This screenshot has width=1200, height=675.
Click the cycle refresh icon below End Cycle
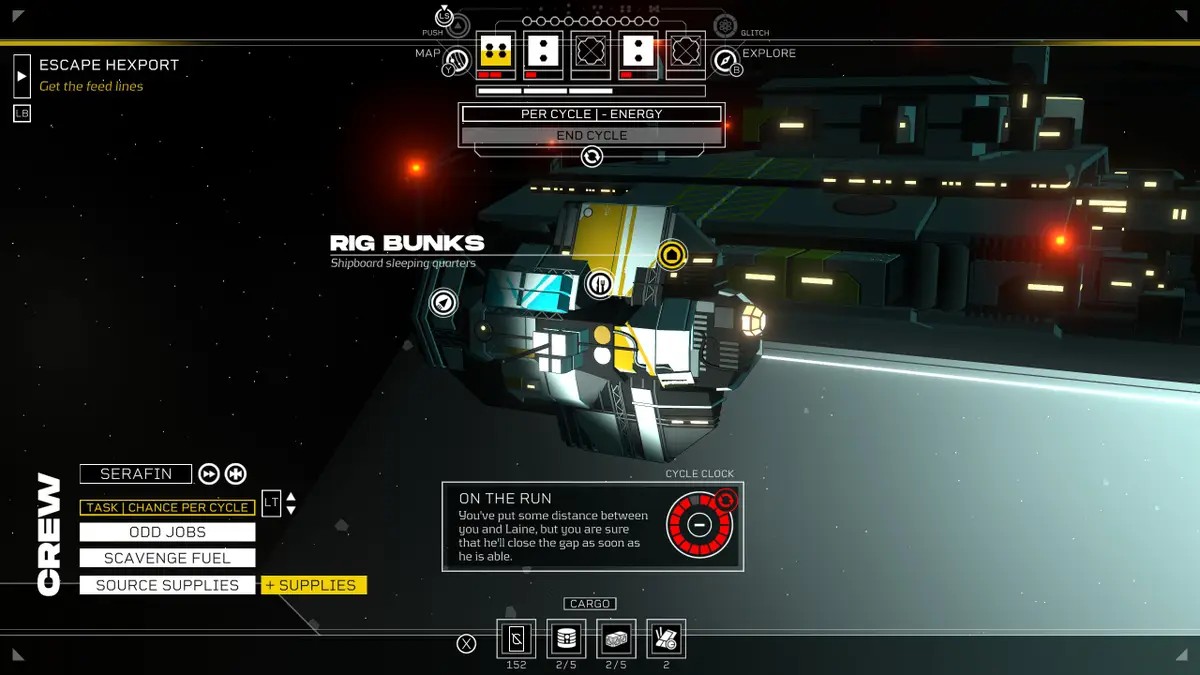(x=592, y=156)
